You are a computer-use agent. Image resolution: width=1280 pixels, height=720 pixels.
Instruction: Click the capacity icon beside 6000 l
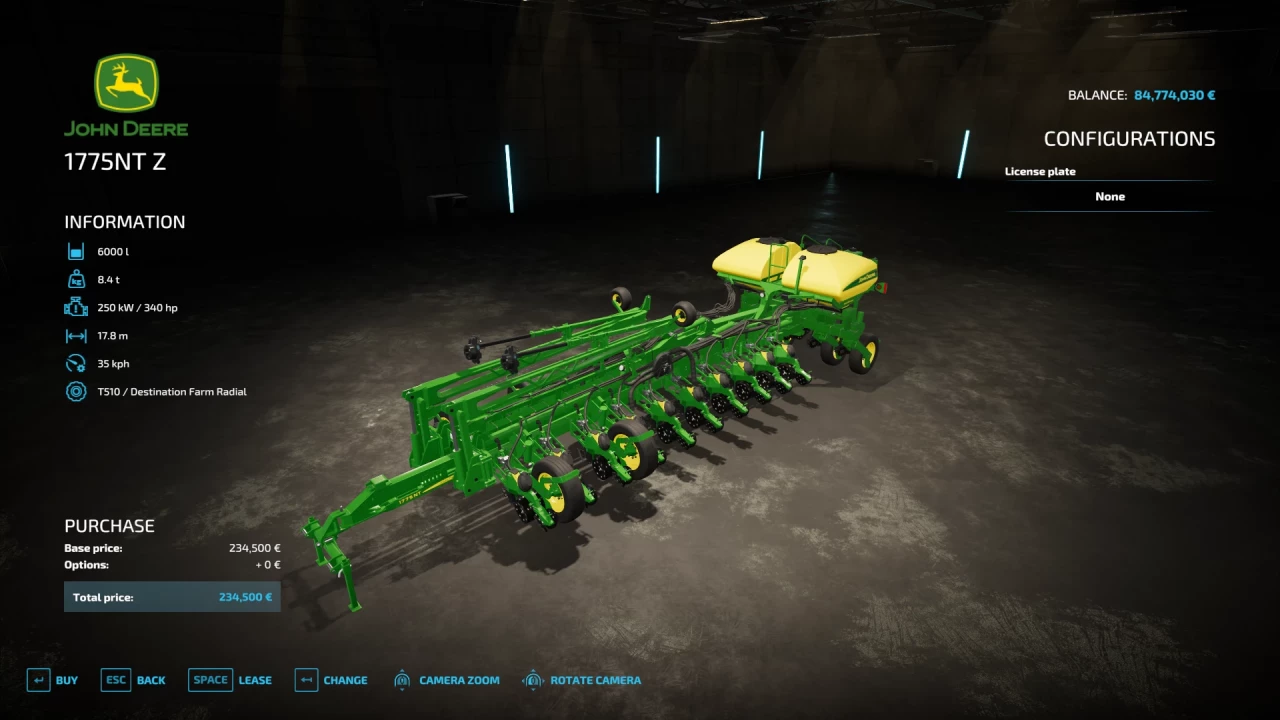coord(76,251)
